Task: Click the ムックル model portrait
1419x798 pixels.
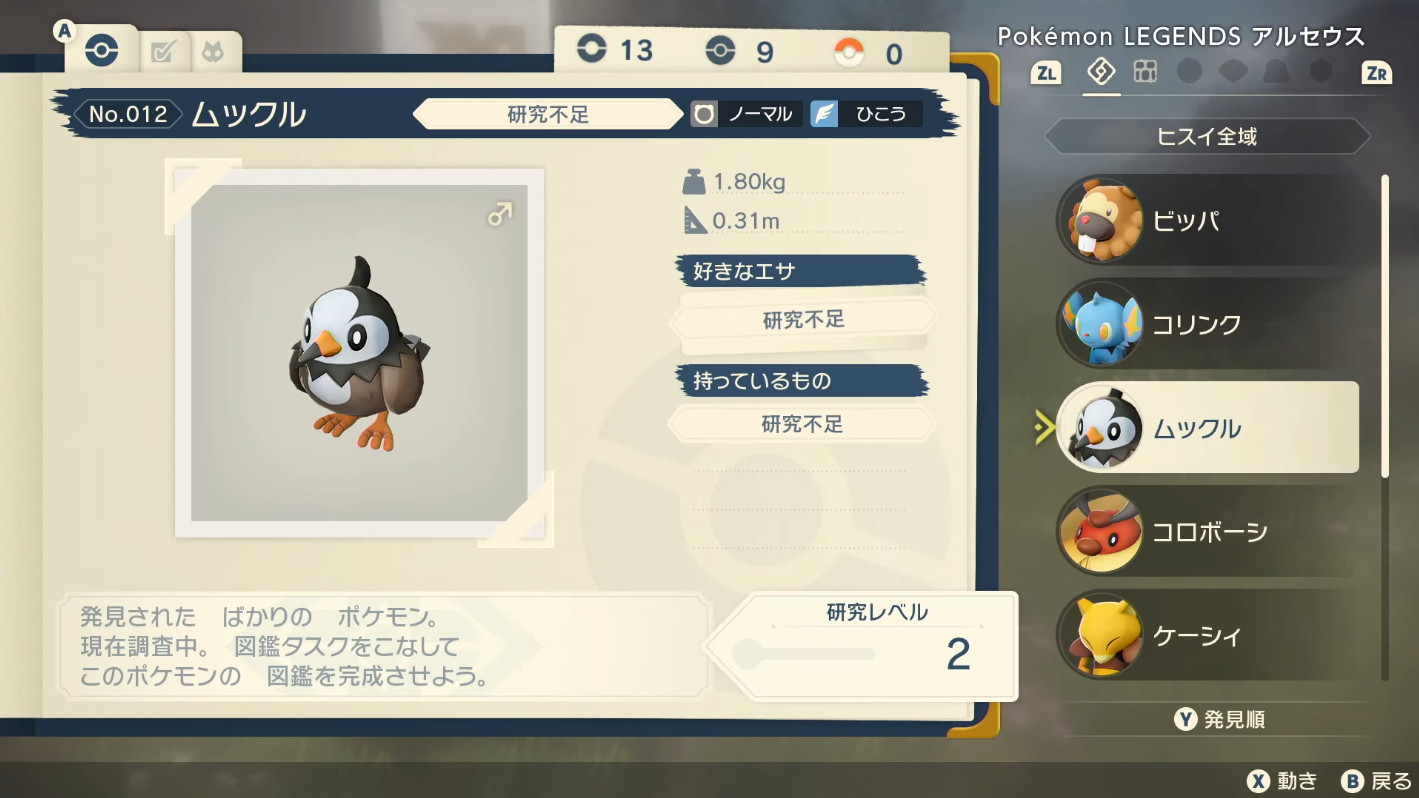Action: click(x=359, y=353)
